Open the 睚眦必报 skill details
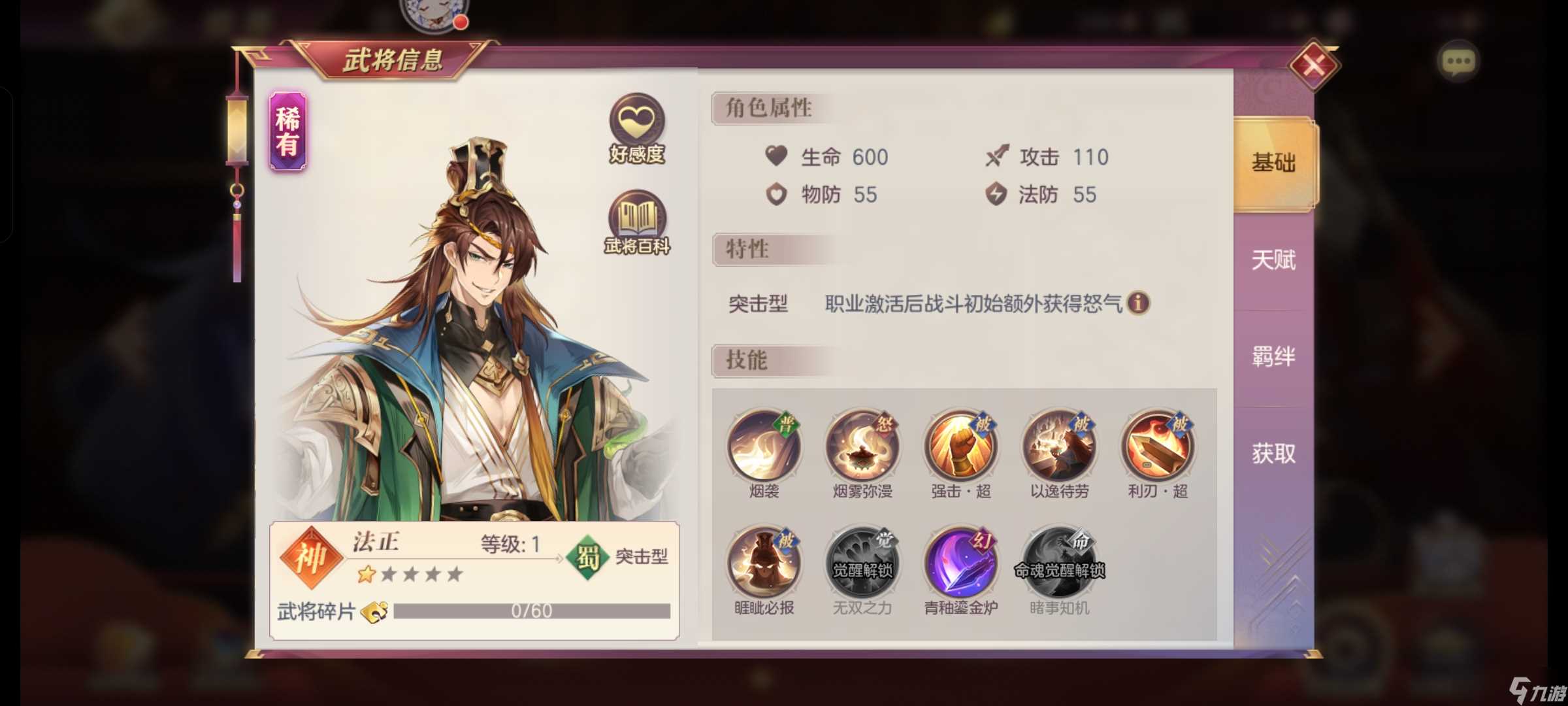 766,562
